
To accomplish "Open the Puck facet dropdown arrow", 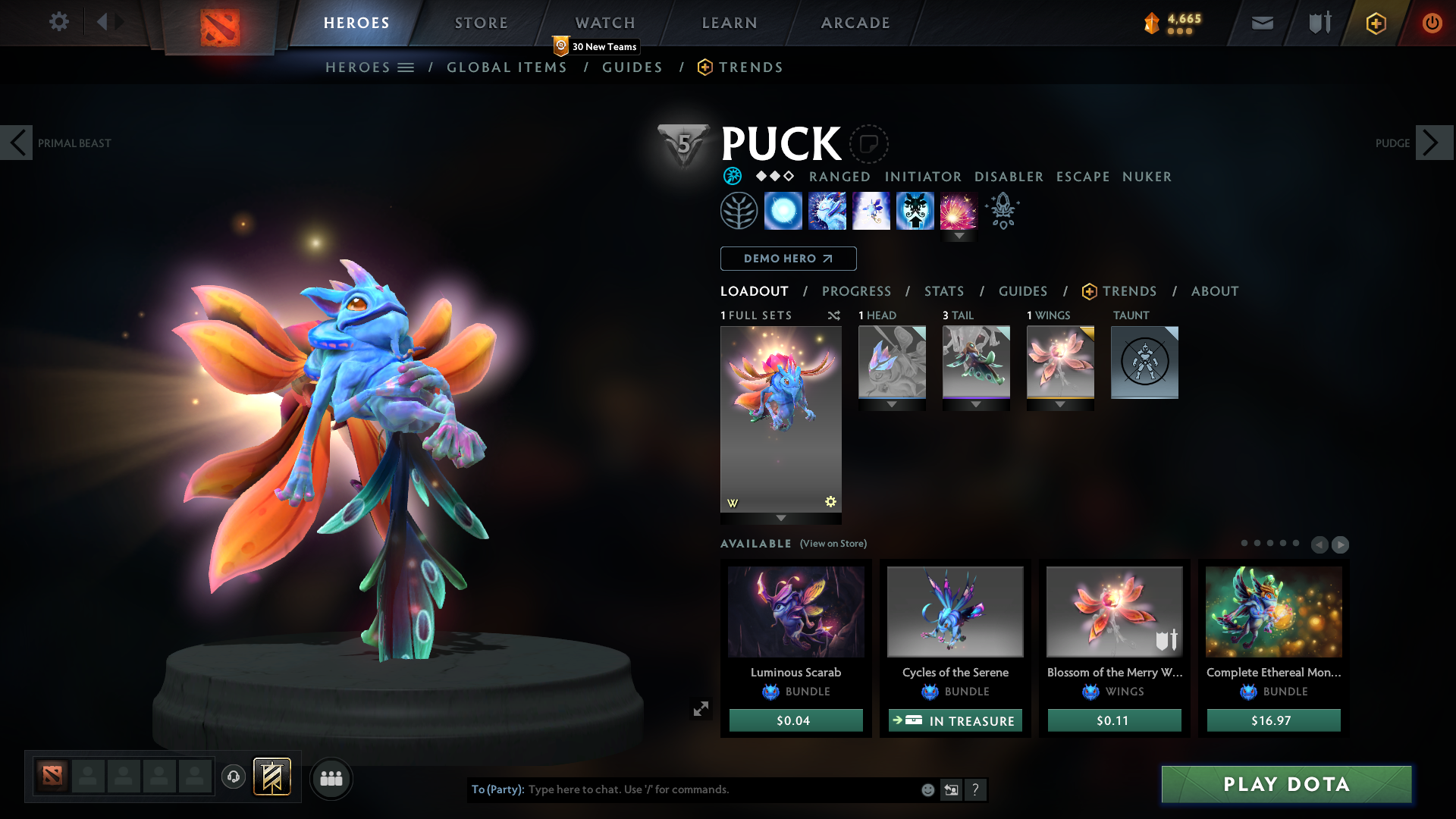I will 959,237.
